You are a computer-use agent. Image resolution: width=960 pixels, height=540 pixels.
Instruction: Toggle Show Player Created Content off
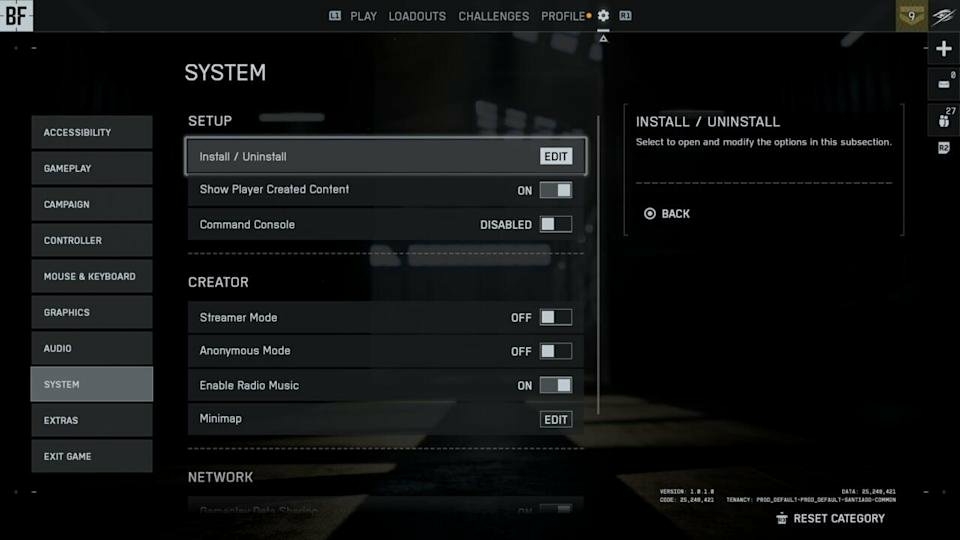click(x=556, y=190)
